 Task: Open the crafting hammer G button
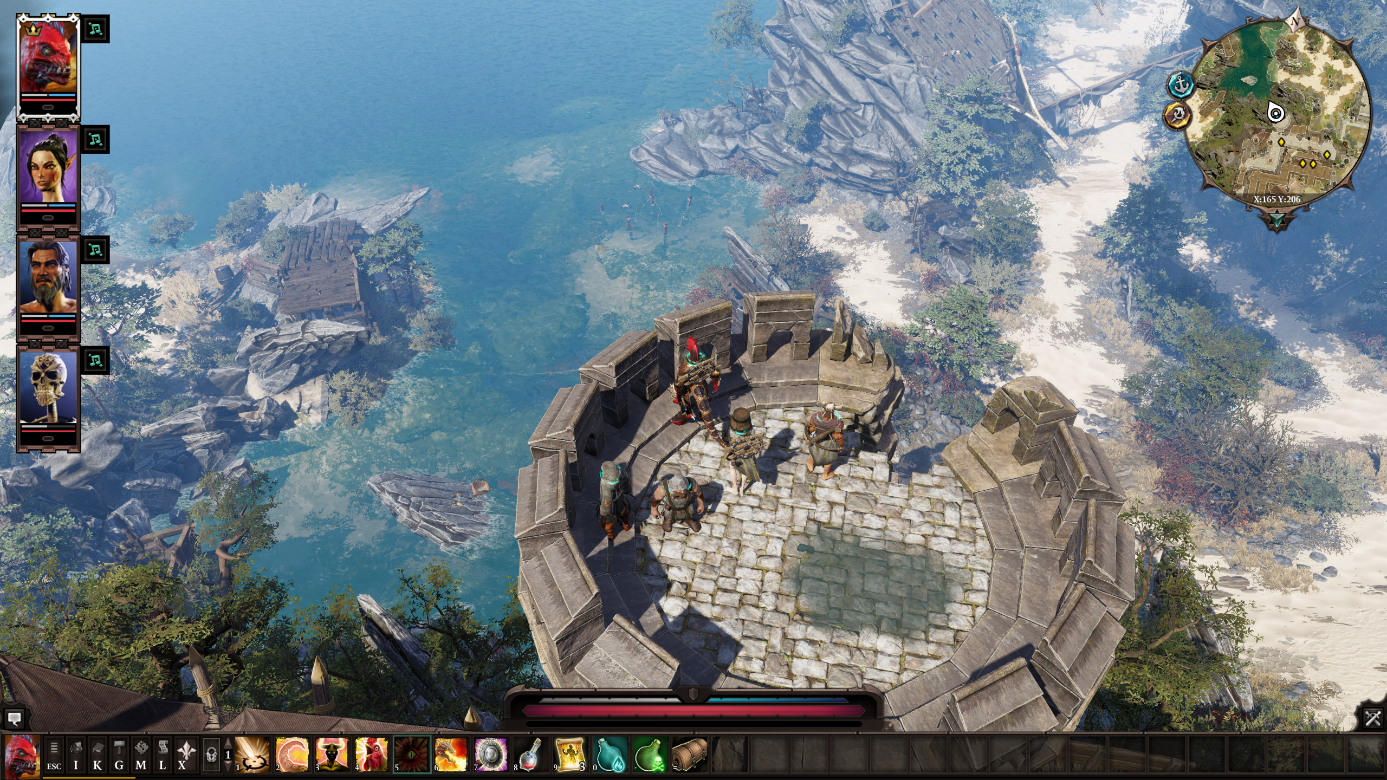[119, 753]
